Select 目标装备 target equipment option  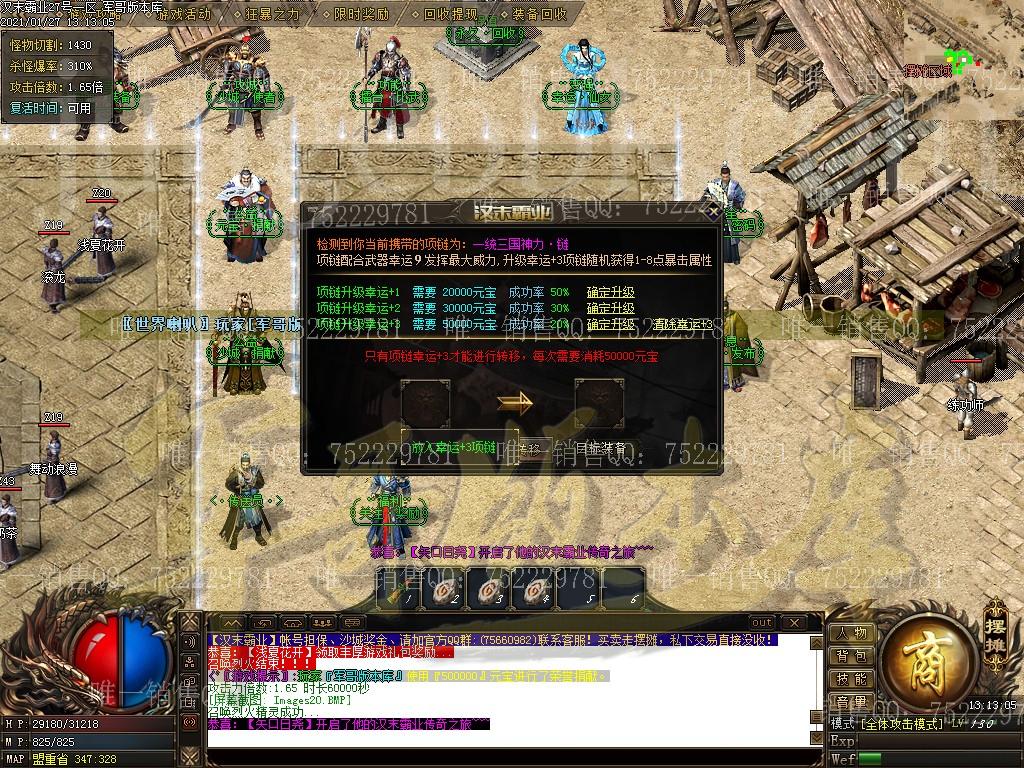(600, 448)
